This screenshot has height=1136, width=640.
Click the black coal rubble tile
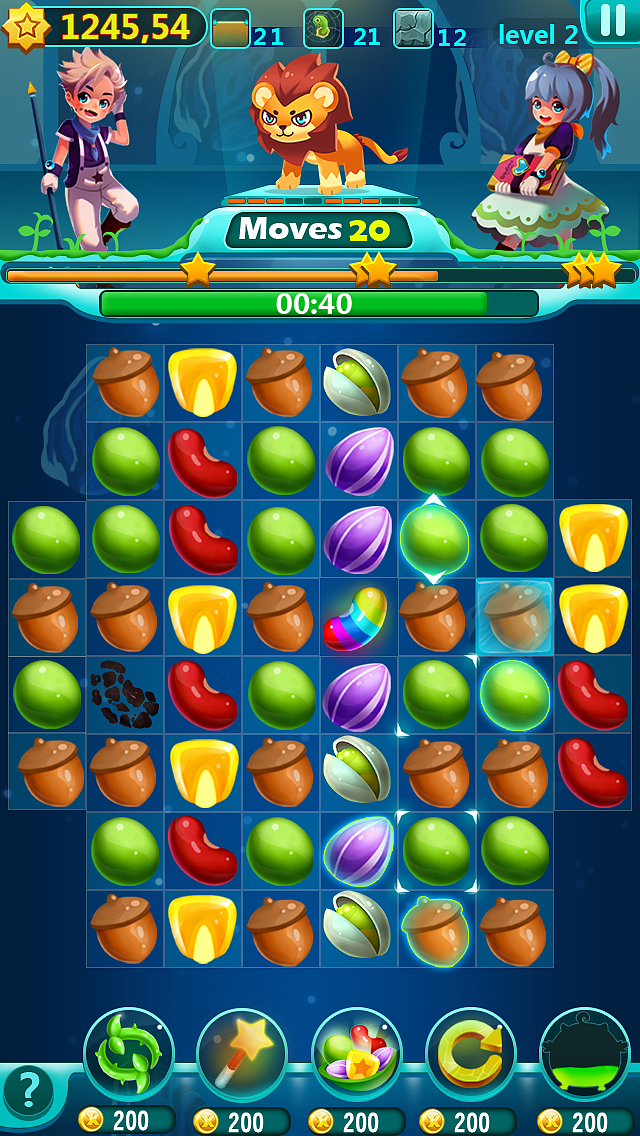124,695
